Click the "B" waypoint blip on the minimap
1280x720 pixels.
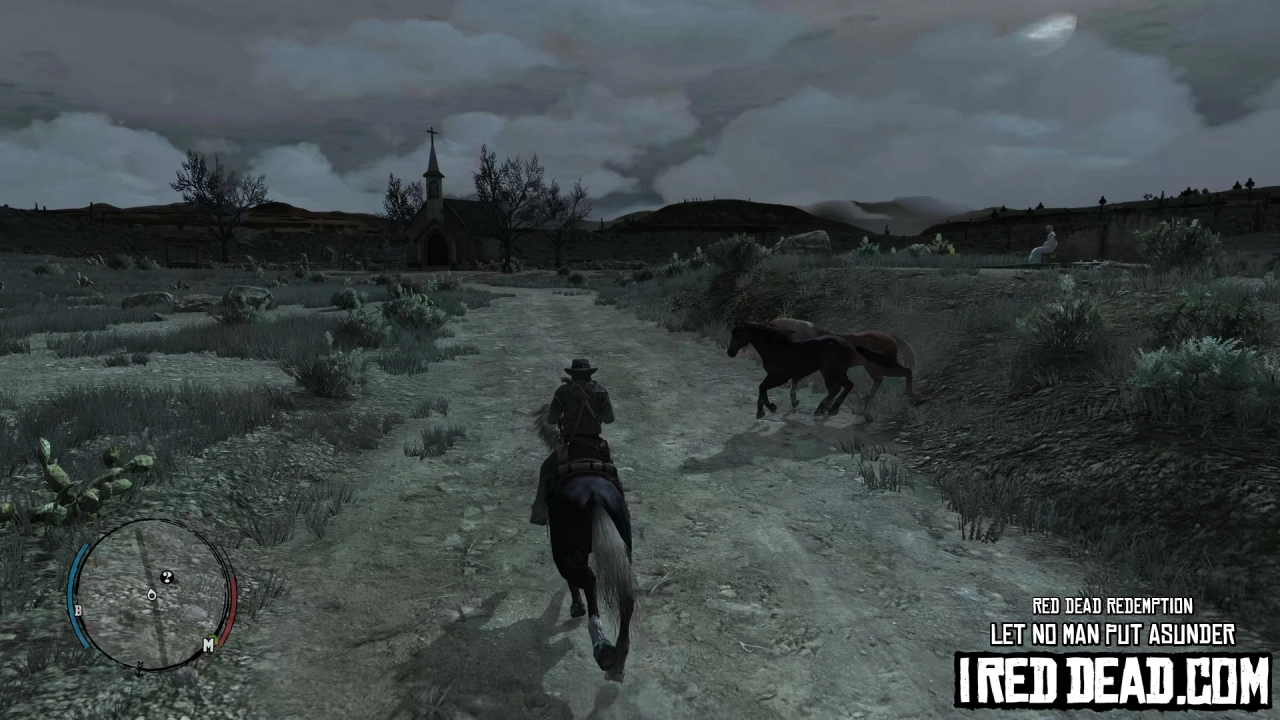tap(78, 610)
